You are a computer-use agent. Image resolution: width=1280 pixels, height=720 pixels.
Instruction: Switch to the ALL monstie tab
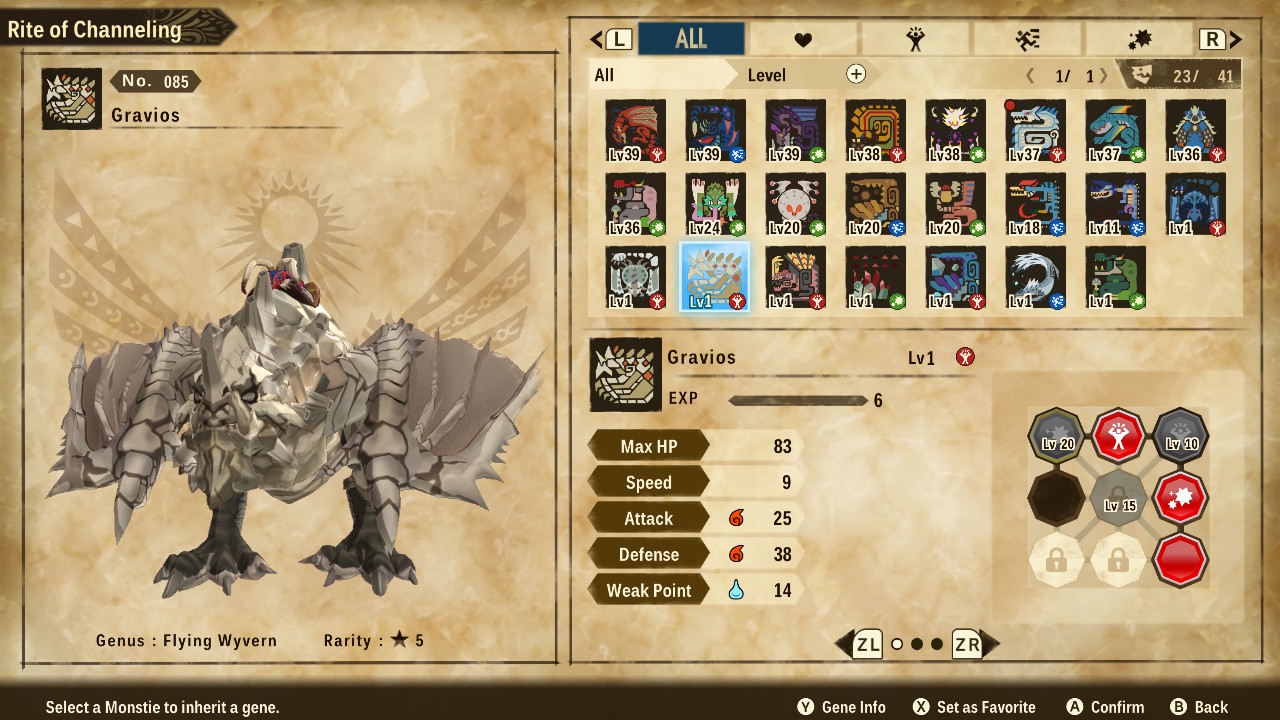691,39
